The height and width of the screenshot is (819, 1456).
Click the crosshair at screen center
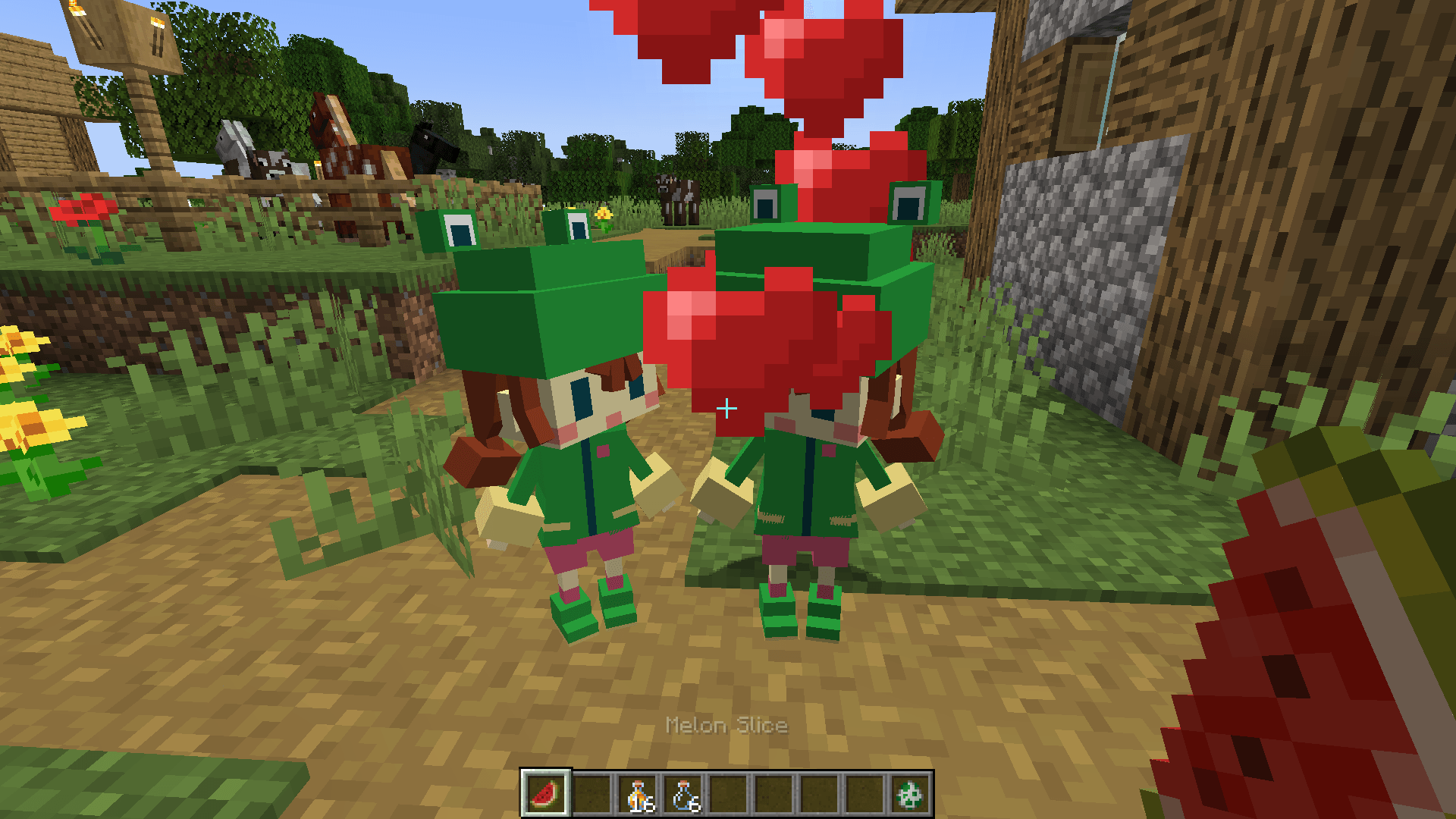(x=728, y=407)
